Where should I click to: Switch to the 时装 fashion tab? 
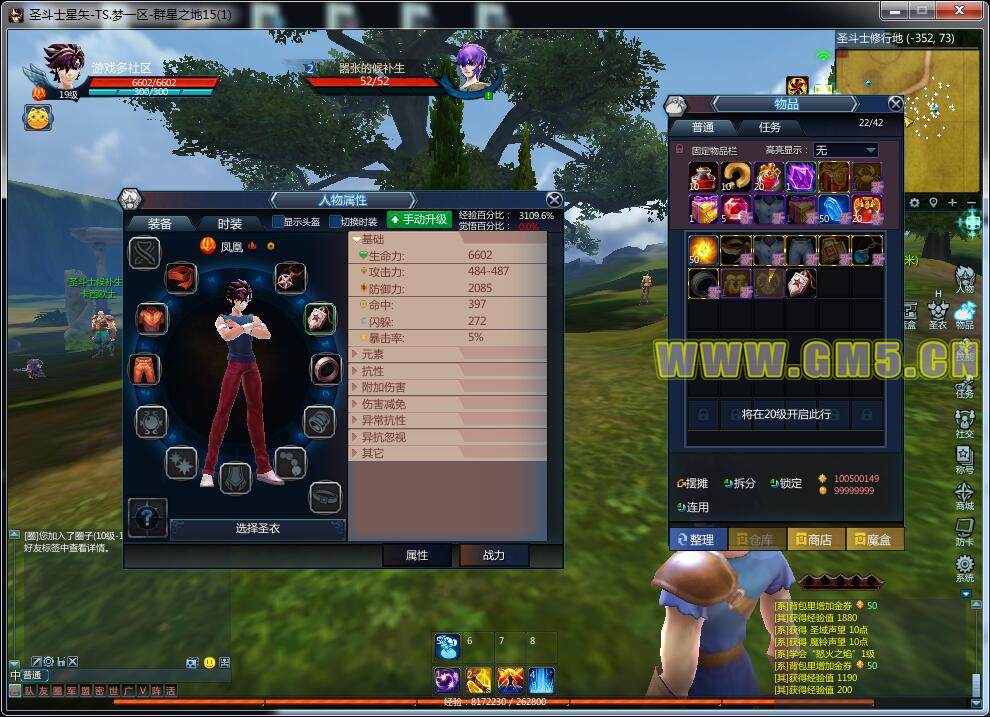tap(229, 223)
